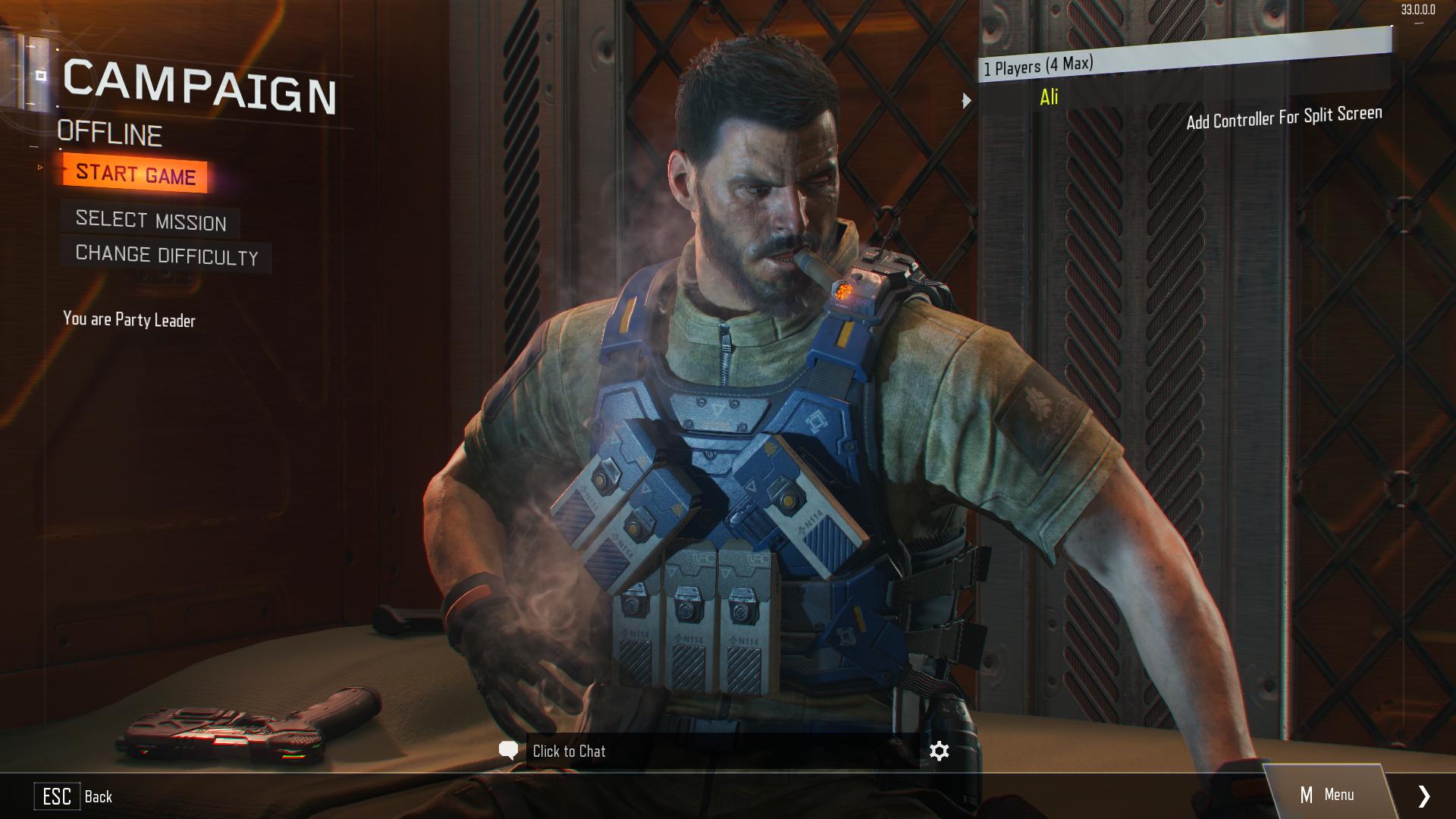Select player Ali in the lobby list
Image resolution: width=1456 pixels, height=819 pixels.
pos(1049,97)
